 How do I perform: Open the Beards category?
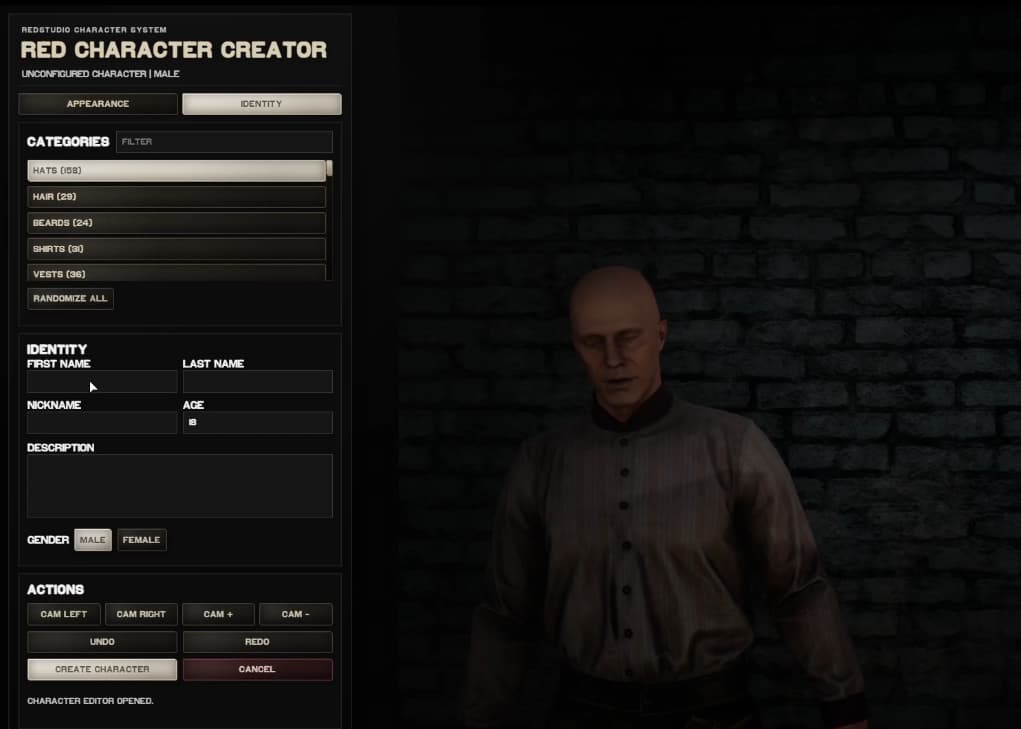click(176, 223)
